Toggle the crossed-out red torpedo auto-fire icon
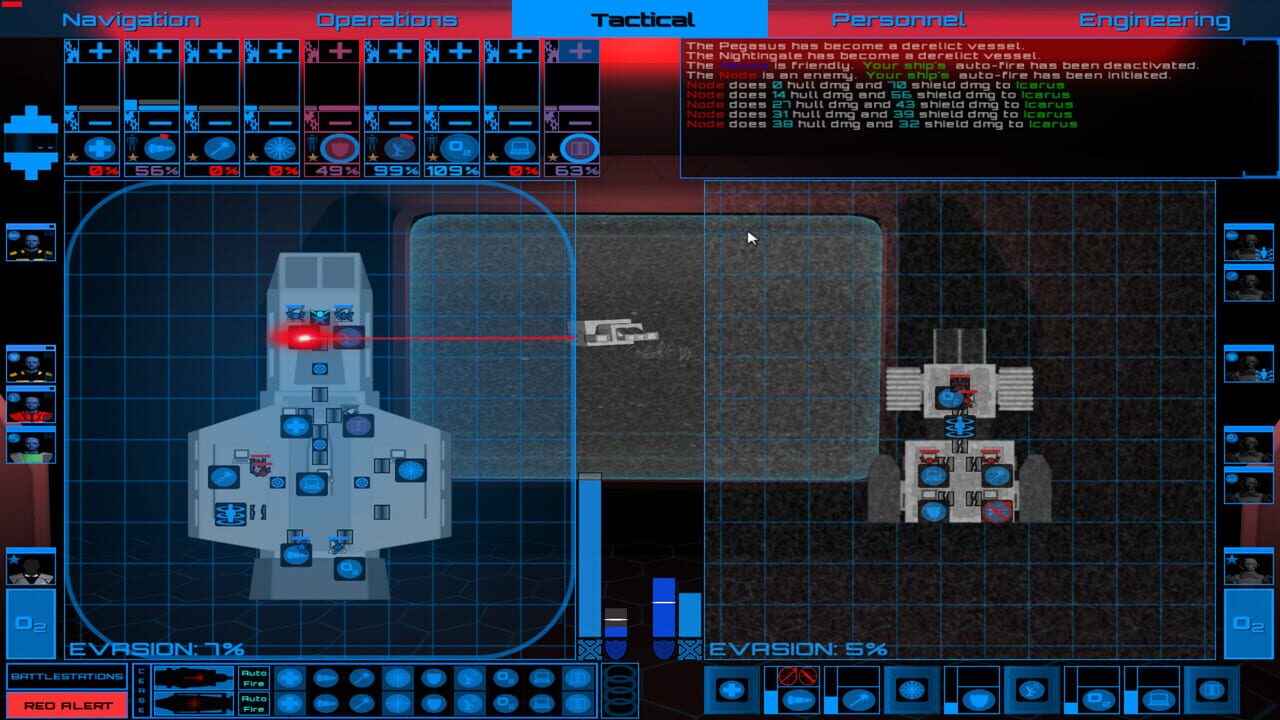The image size is (1280, 720). [798, 677]
